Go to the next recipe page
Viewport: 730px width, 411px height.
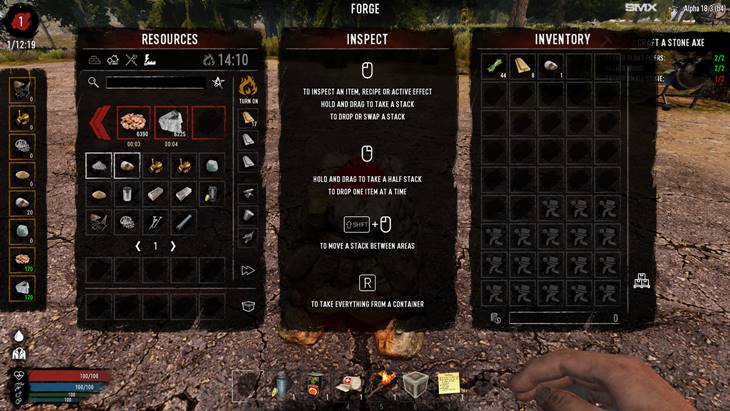(x=173, y=246)
